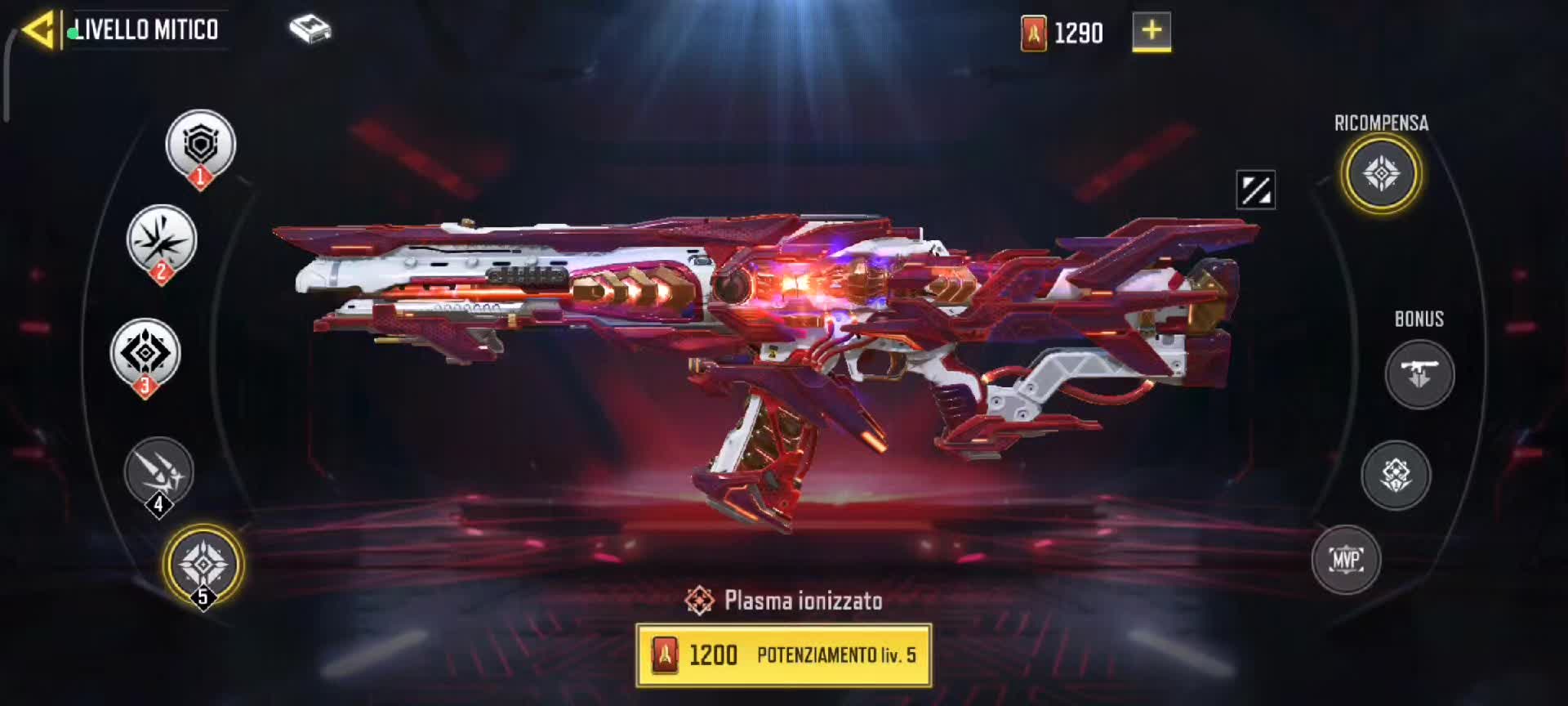The width and height of the screenshot is (1568, 706).
Task: Select mythic upgrade level 4 icon
Action: (x=158, y=472)
